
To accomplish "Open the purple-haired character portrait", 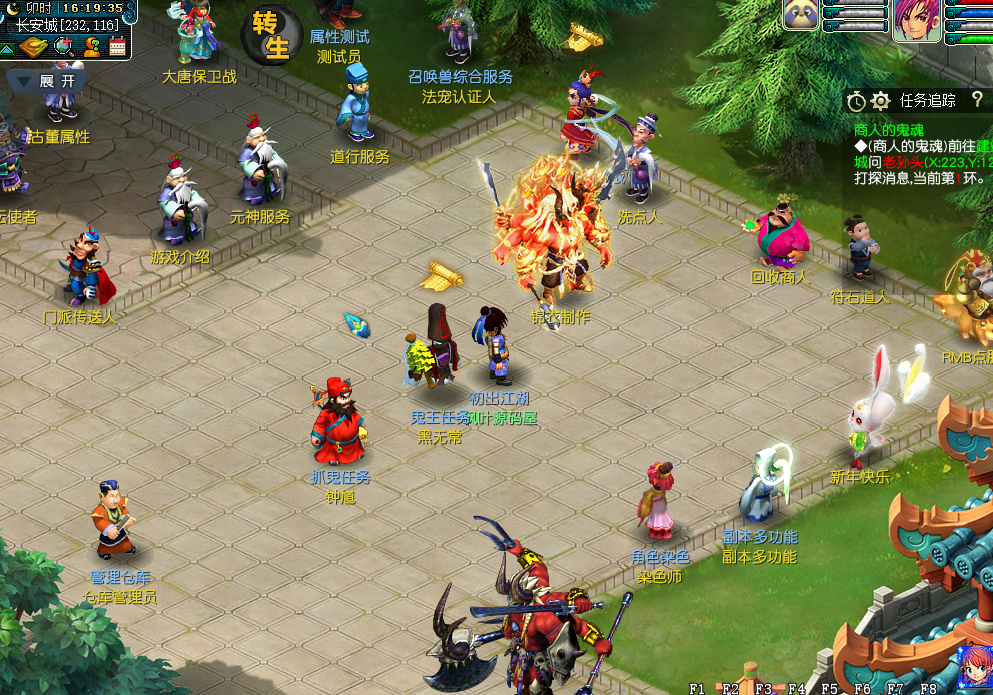I will pos(917,20).
